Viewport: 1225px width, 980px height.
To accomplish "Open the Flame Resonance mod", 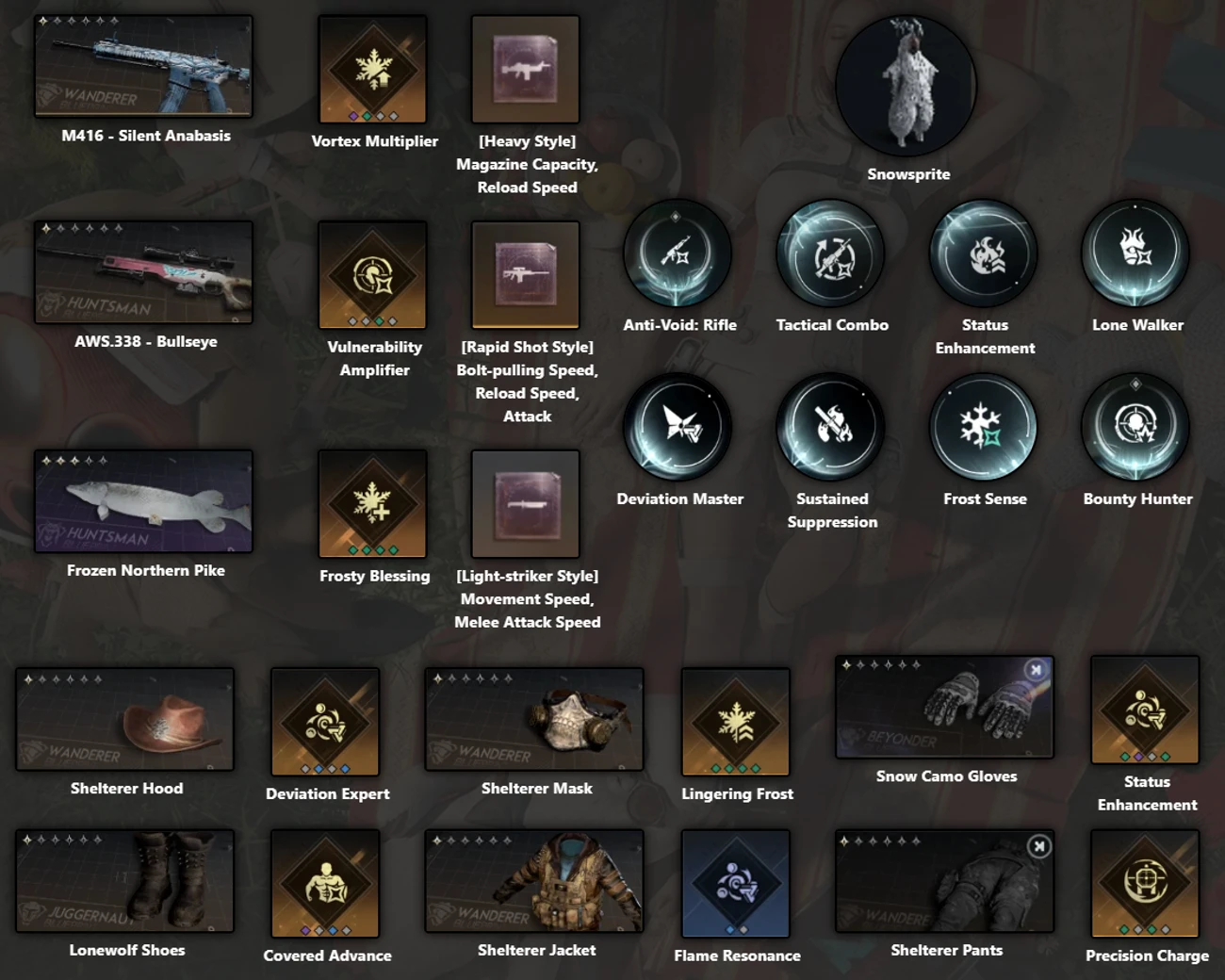I will coord(736,883).
